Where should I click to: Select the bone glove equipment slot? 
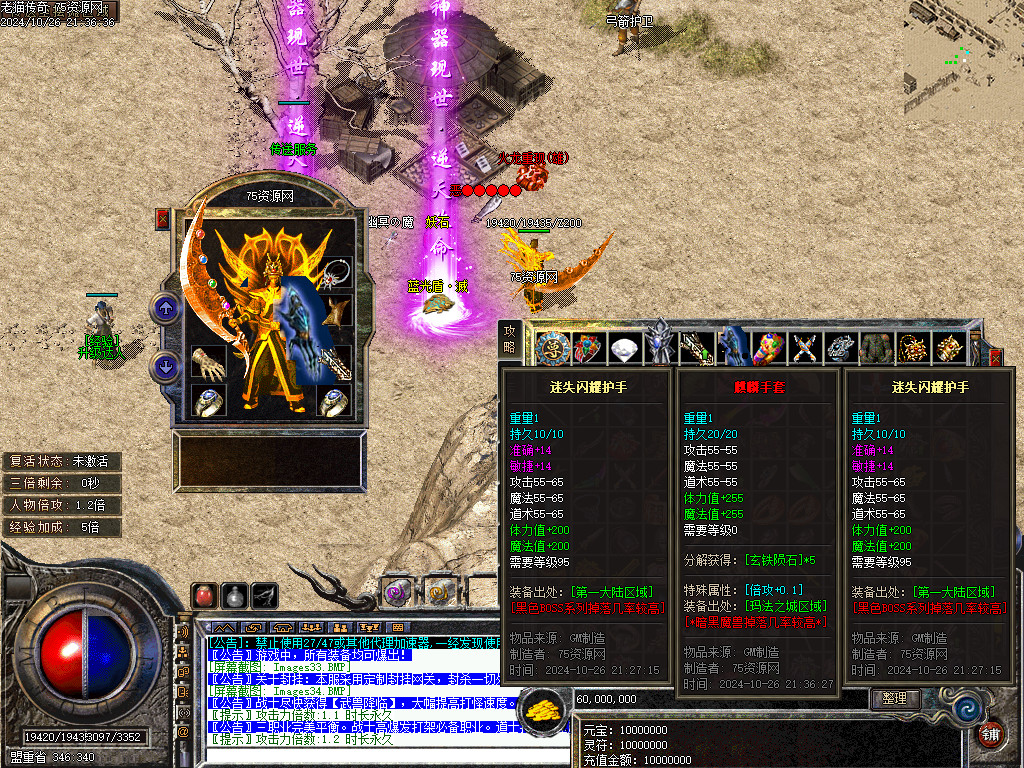click(209, 362)
